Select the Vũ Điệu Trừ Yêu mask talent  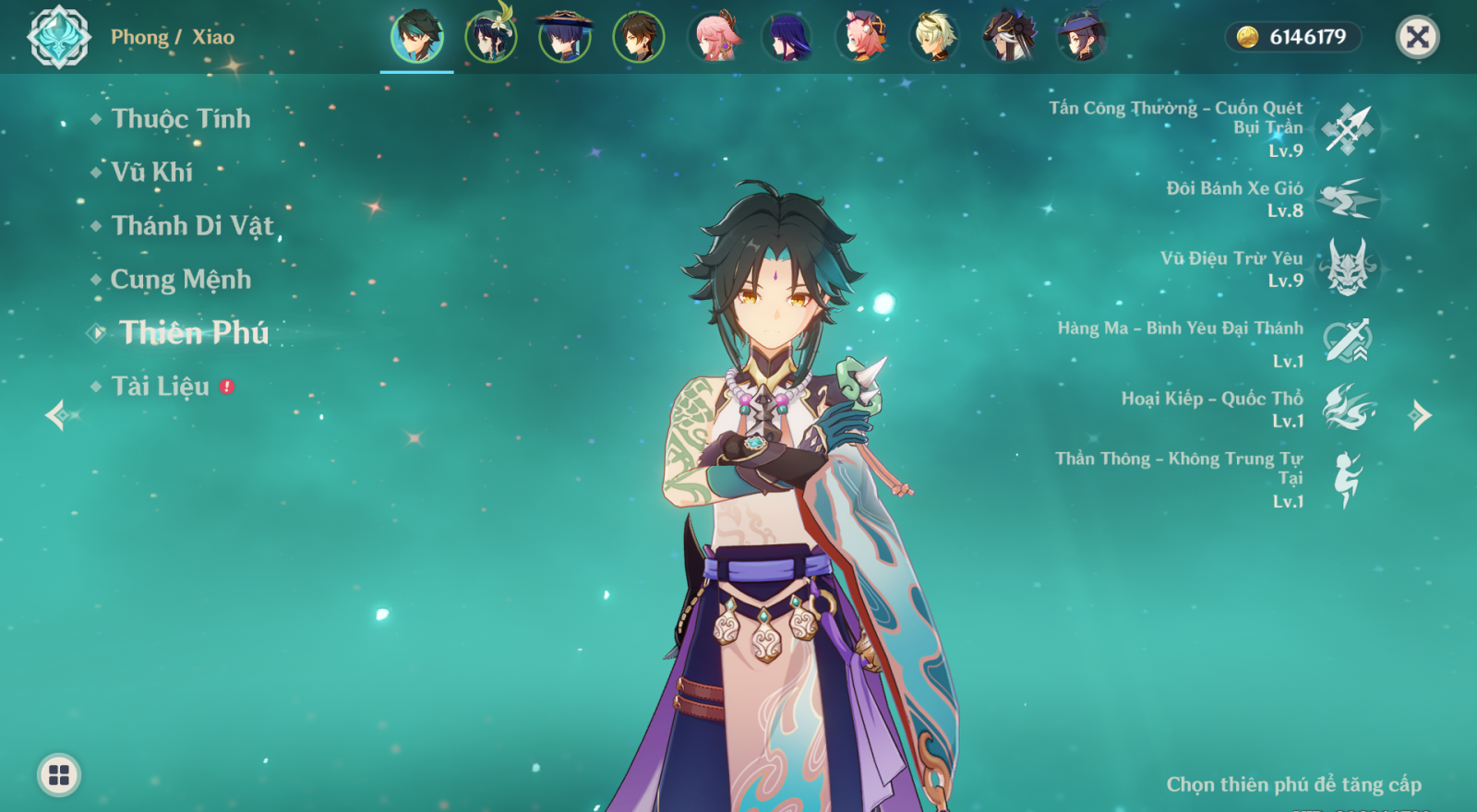(x=1348, y=269)
